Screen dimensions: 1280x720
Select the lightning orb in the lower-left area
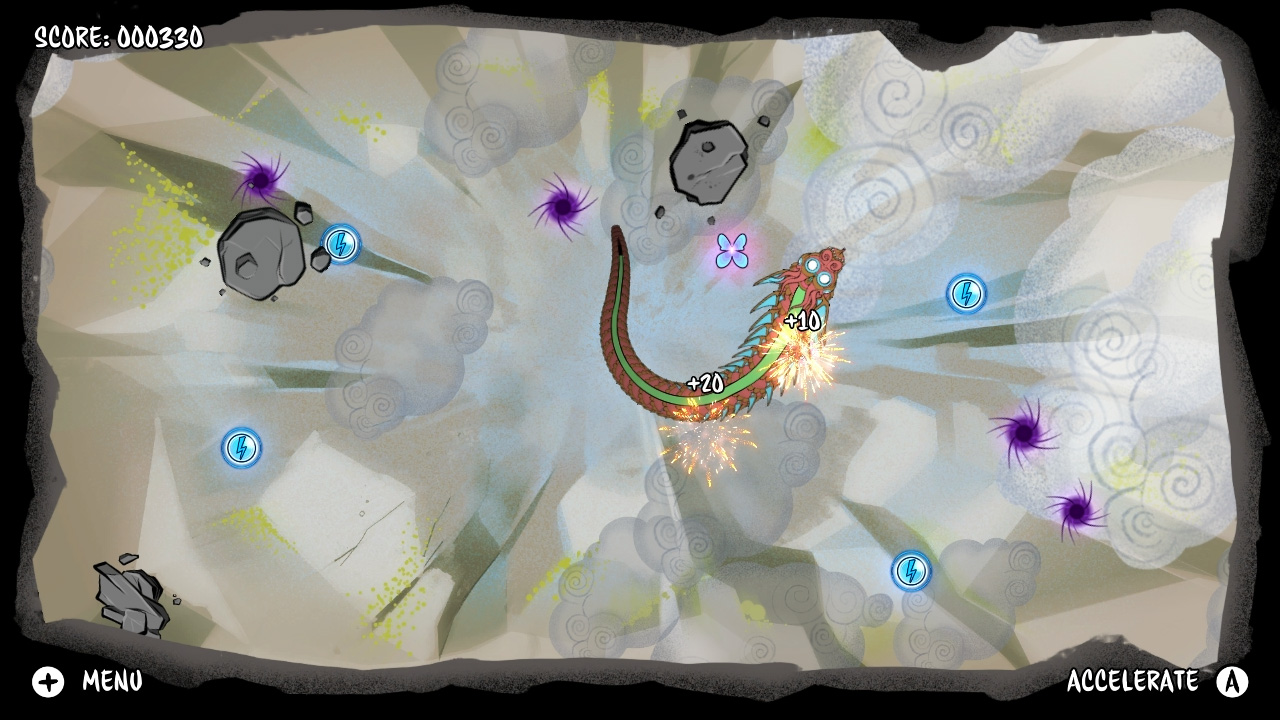[x=239, y=448]
